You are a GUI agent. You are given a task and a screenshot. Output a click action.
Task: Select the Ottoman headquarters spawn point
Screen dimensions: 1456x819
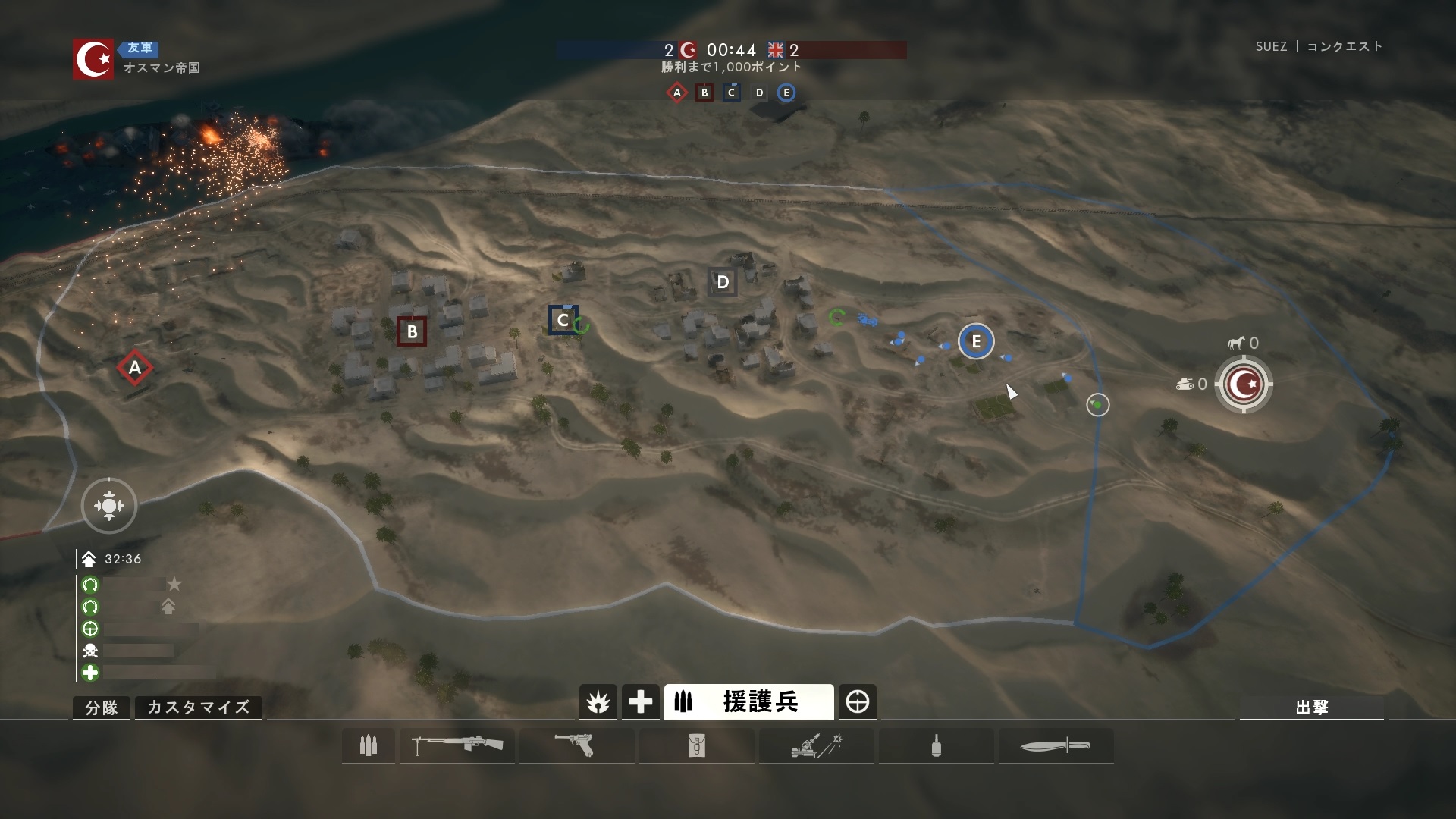pos(1243,384)
